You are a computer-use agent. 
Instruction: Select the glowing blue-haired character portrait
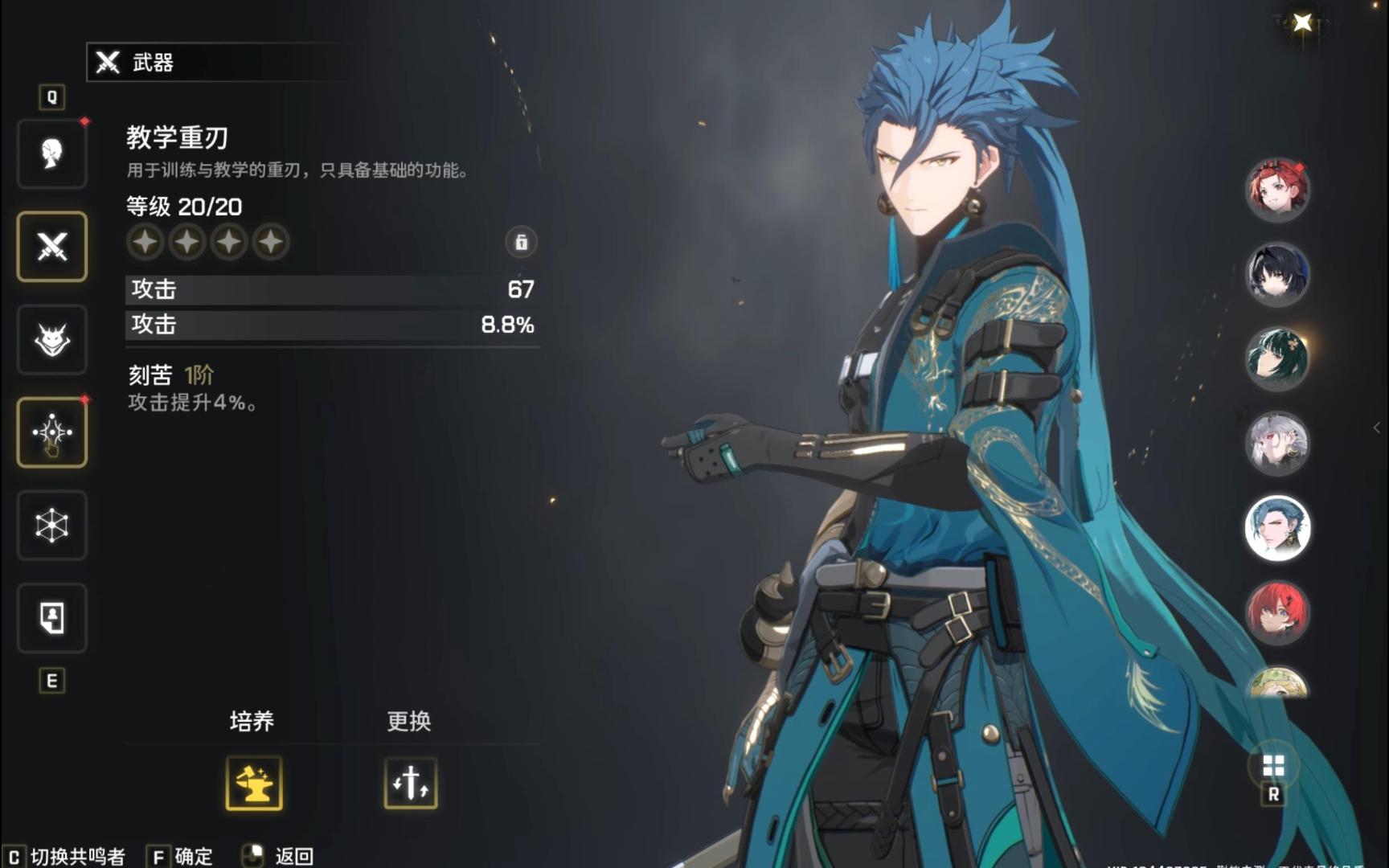coord(1278,529)
